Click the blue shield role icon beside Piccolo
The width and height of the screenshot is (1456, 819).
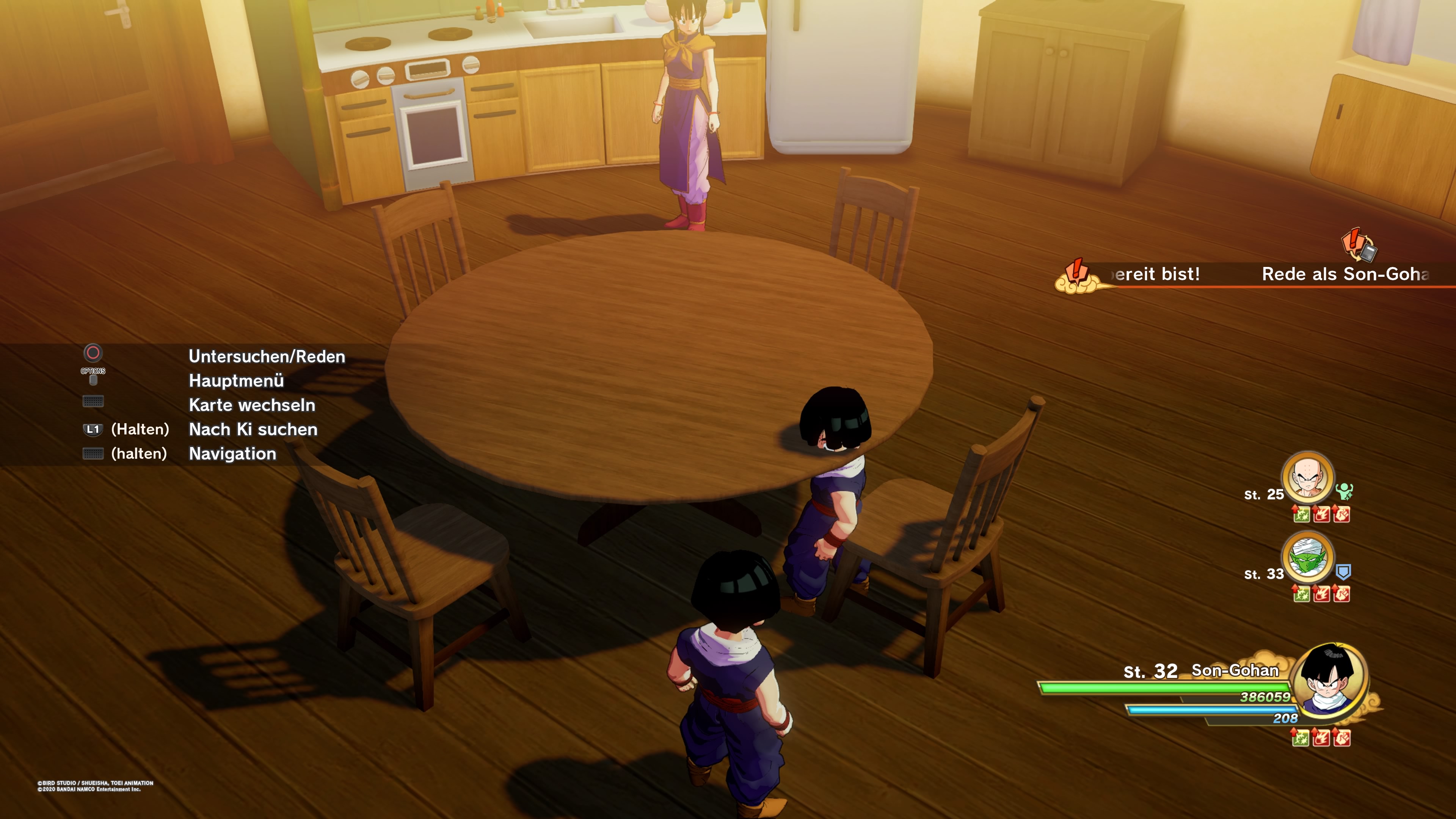click(1343, 572)
